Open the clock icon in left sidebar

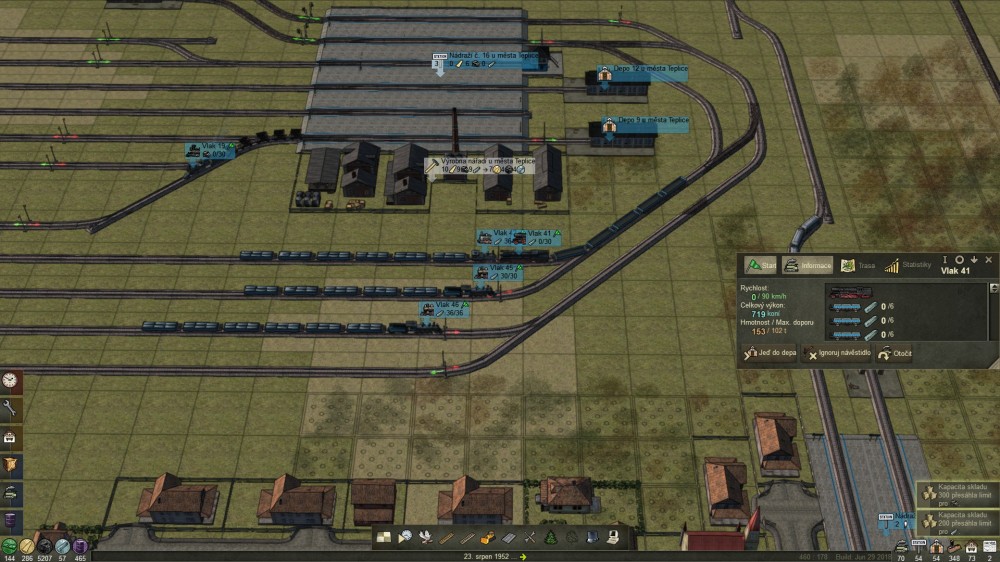(11, 381)
